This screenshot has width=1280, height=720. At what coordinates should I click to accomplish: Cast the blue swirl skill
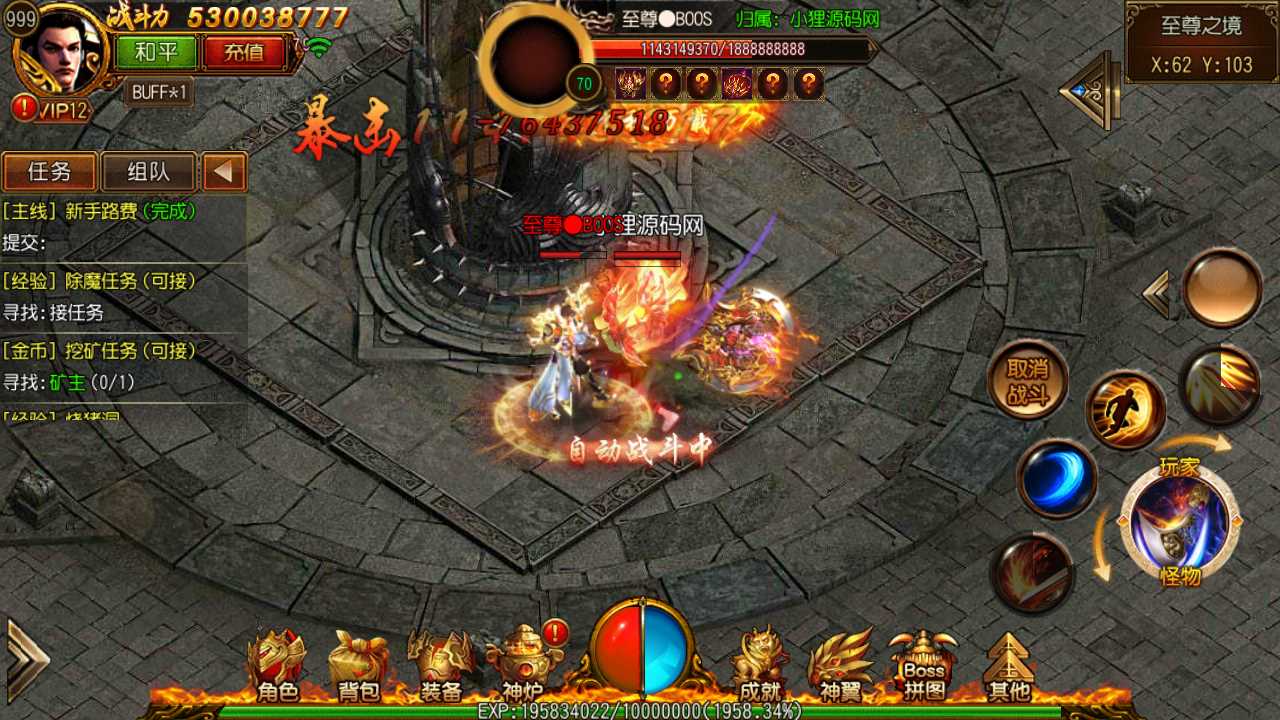tap(1056, 478)
